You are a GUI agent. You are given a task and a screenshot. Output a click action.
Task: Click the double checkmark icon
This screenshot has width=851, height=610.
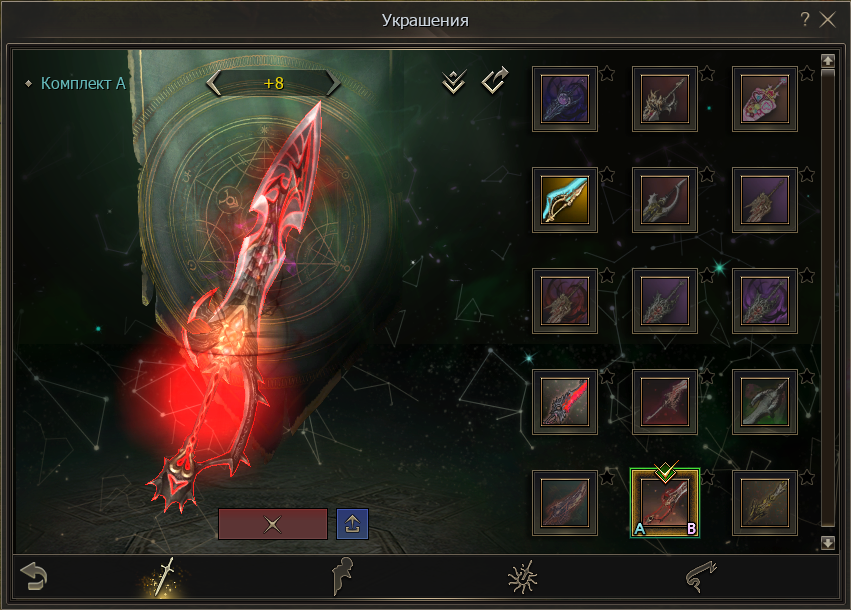(x=454, y=82)
